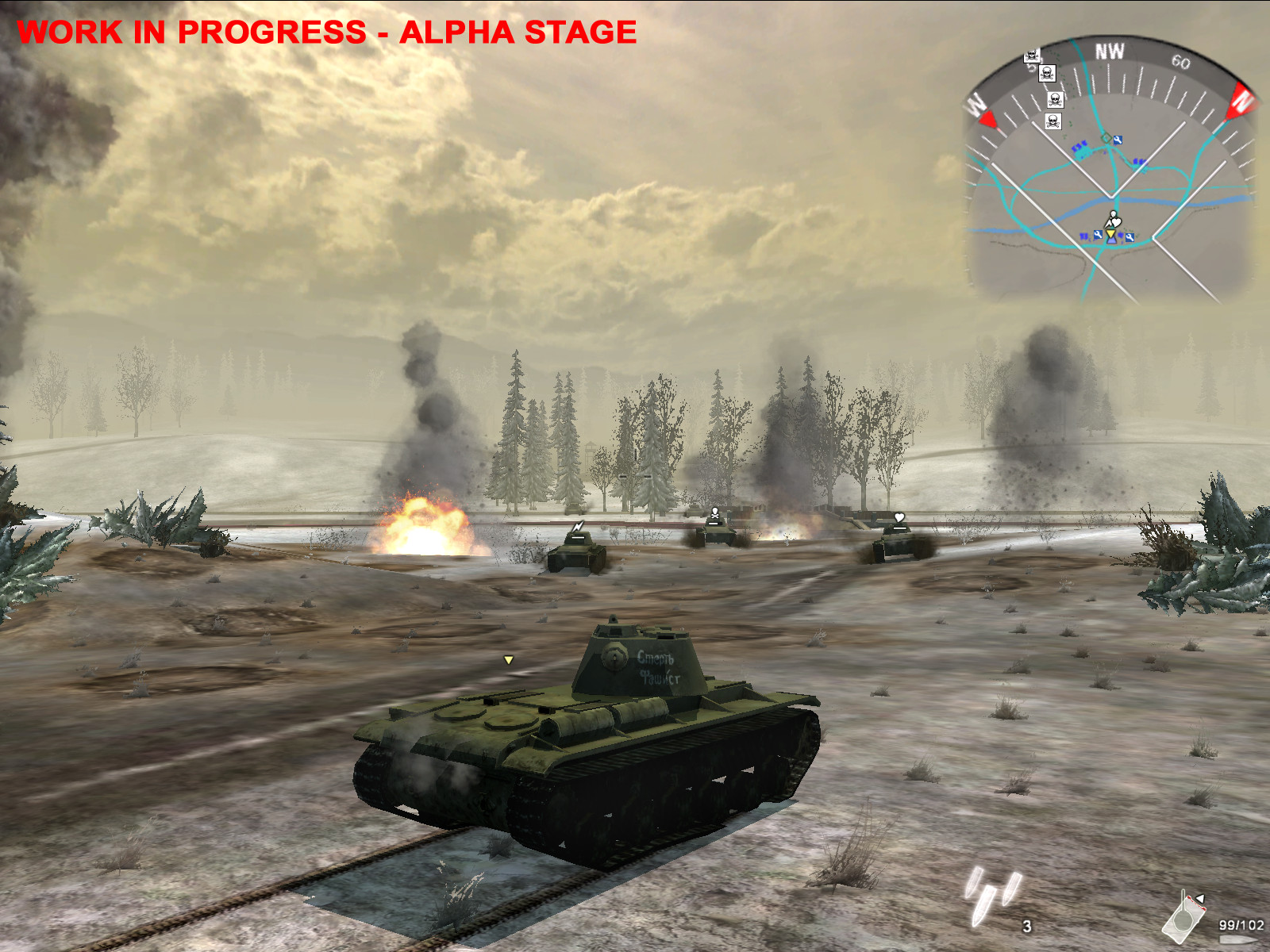Select the NW heading label on the compass

pos(1111,48)
